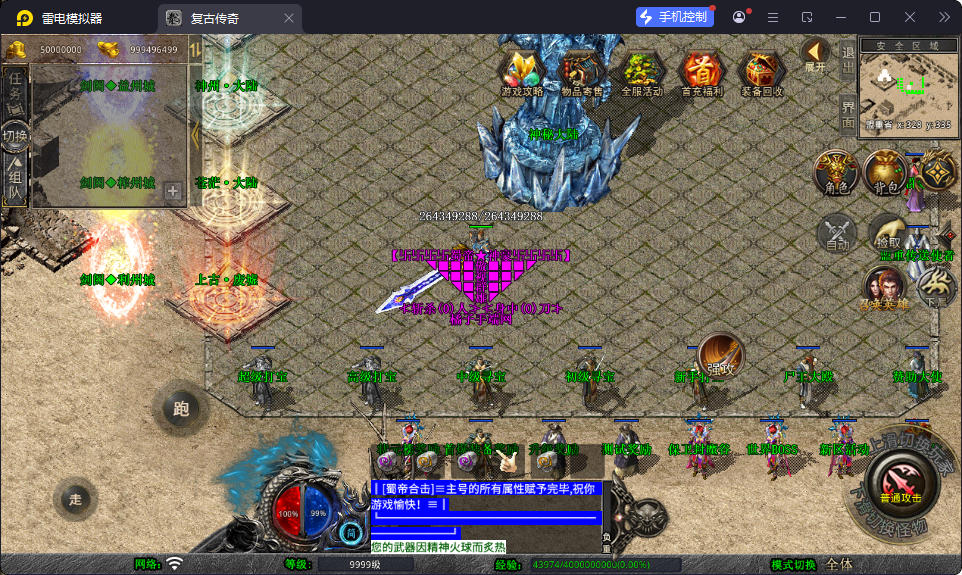Switch to 走 walk movement mode
Image resolution: width=962 pixels, height=575 pixels.
(76, 498)
